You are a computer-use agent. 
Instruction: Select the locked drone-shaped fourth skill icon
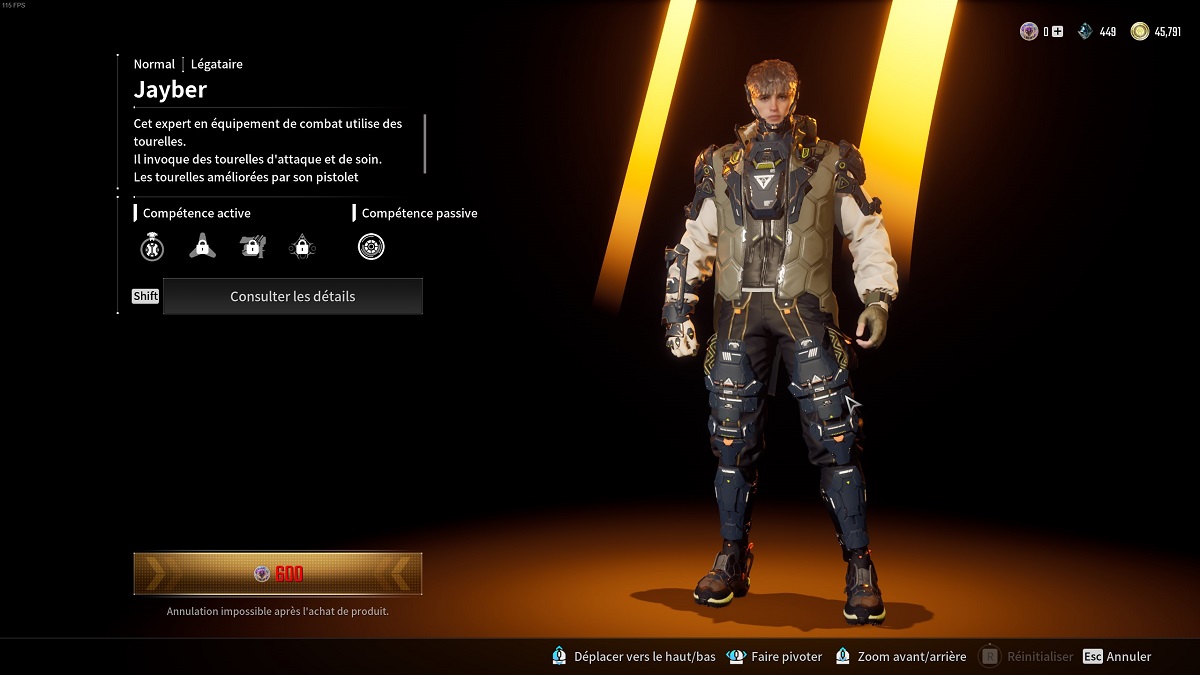pyautogui.click(x=303, y=246)
